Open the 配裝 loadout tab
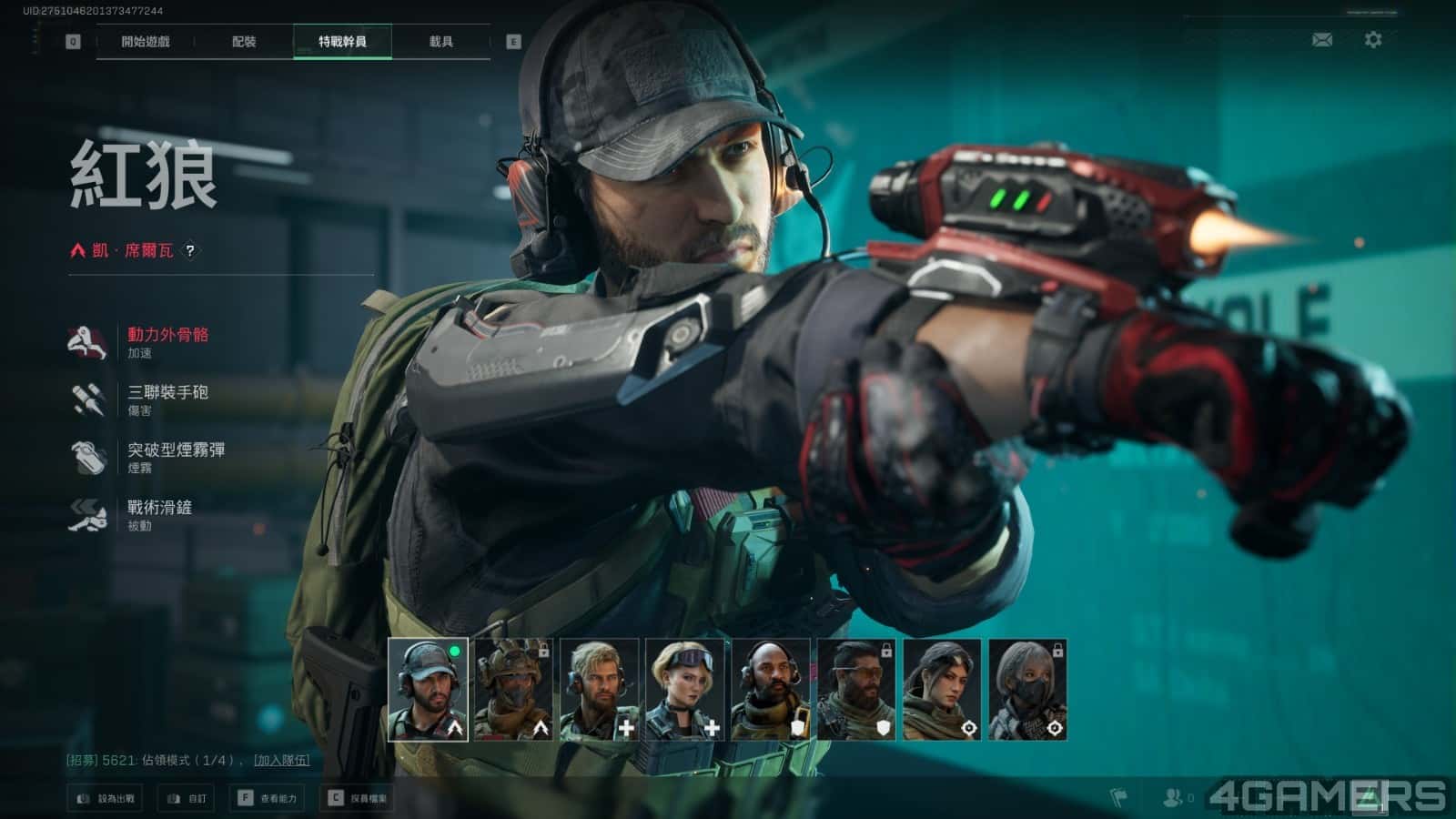 (x=244, y=42)
